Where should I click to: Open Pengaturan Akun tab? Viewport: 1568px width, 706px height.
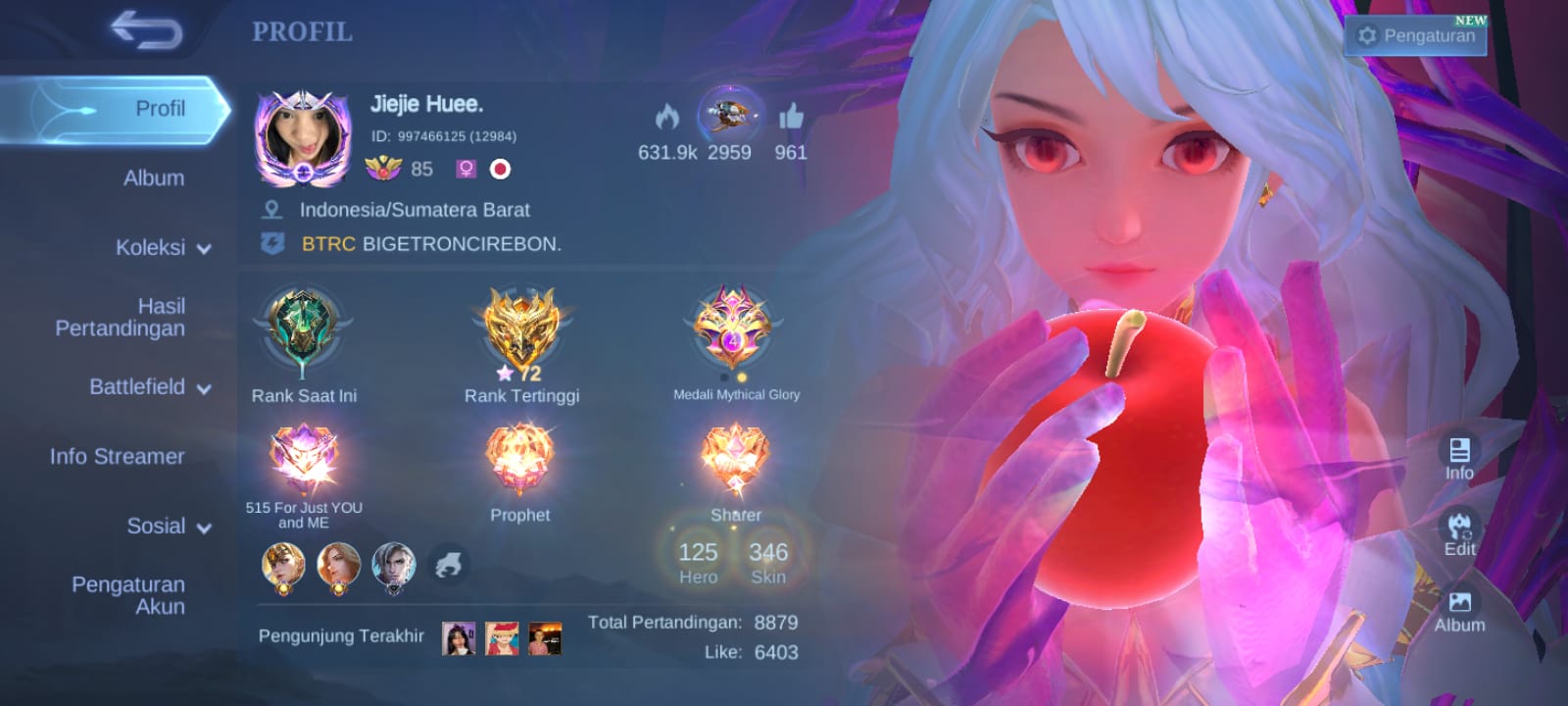128,595
